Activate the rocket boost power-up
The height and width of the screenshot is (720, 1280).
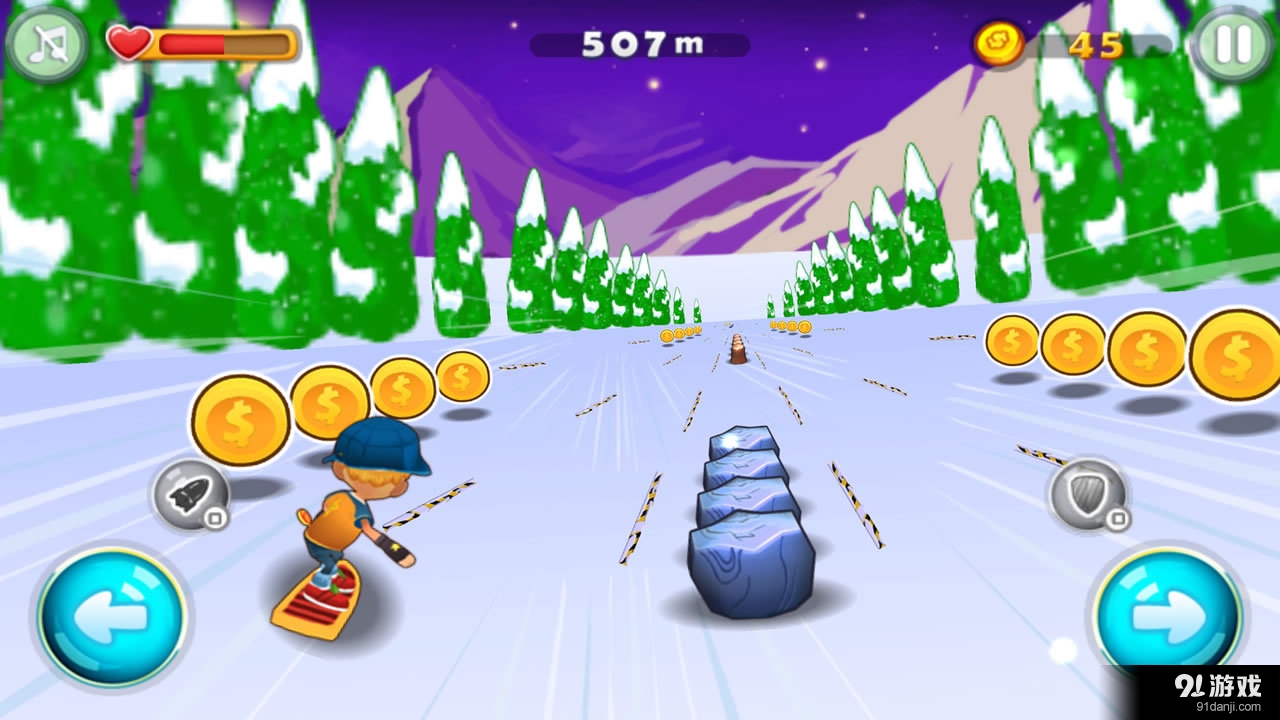[190, 493]
